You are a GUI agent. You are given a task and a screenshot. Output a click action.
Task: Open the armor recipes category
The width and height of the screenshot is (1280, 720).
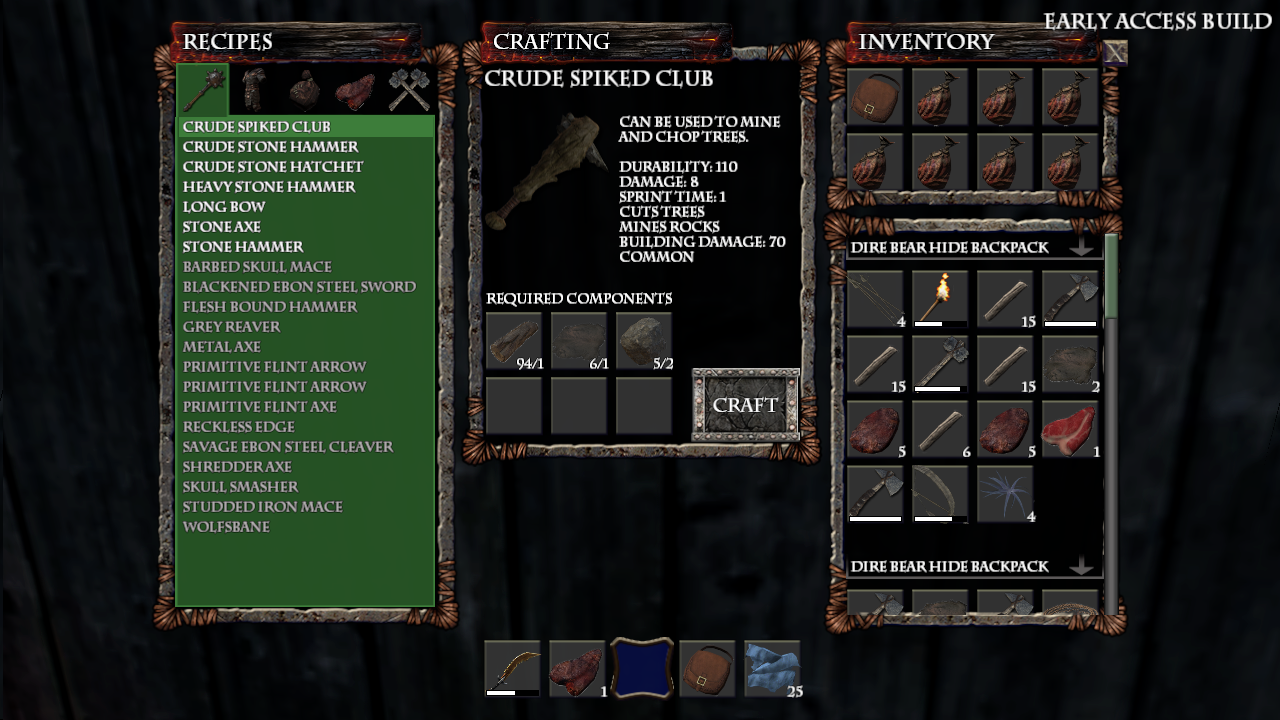point(254,88)
